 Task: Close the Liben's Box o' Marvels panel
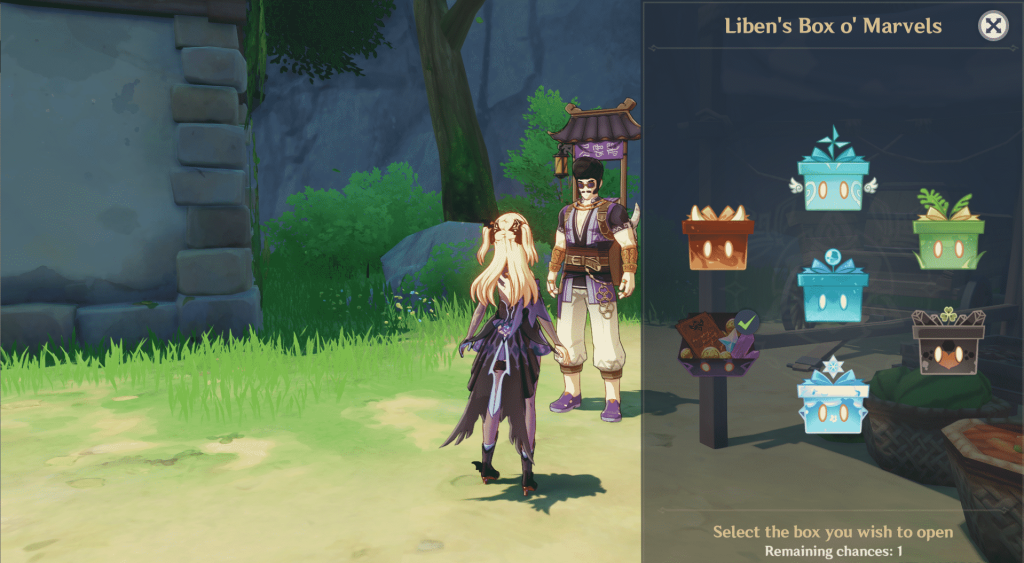[x=992, y=27]
